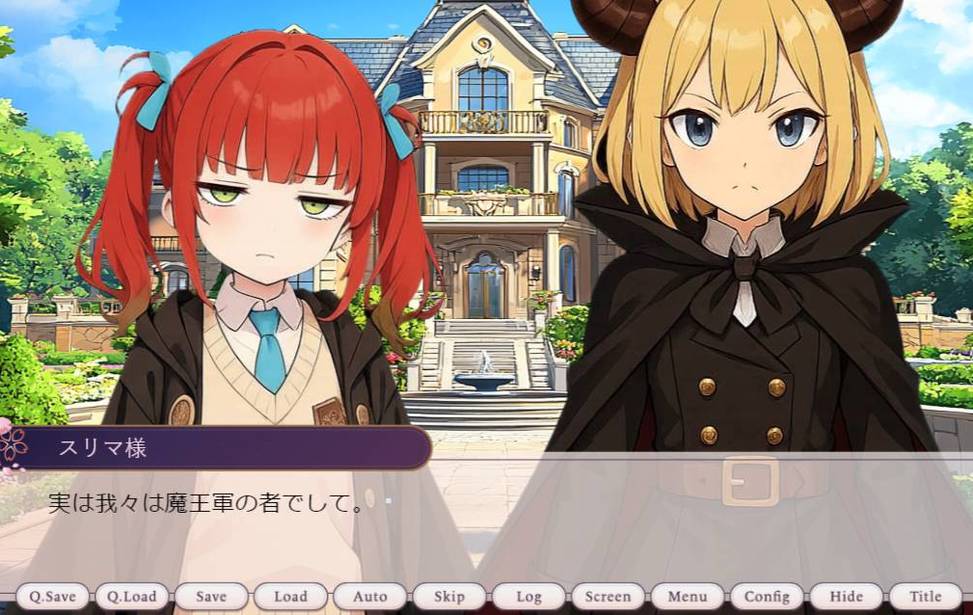Click the Q.Save button
This screenshot has height=615, width=973.
coord(52,596)
